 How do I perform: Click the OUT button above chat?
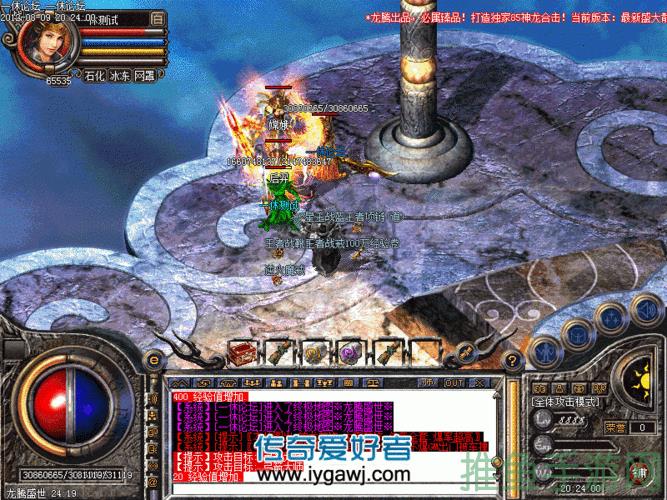pyautogui.click(x=454, y=382)
